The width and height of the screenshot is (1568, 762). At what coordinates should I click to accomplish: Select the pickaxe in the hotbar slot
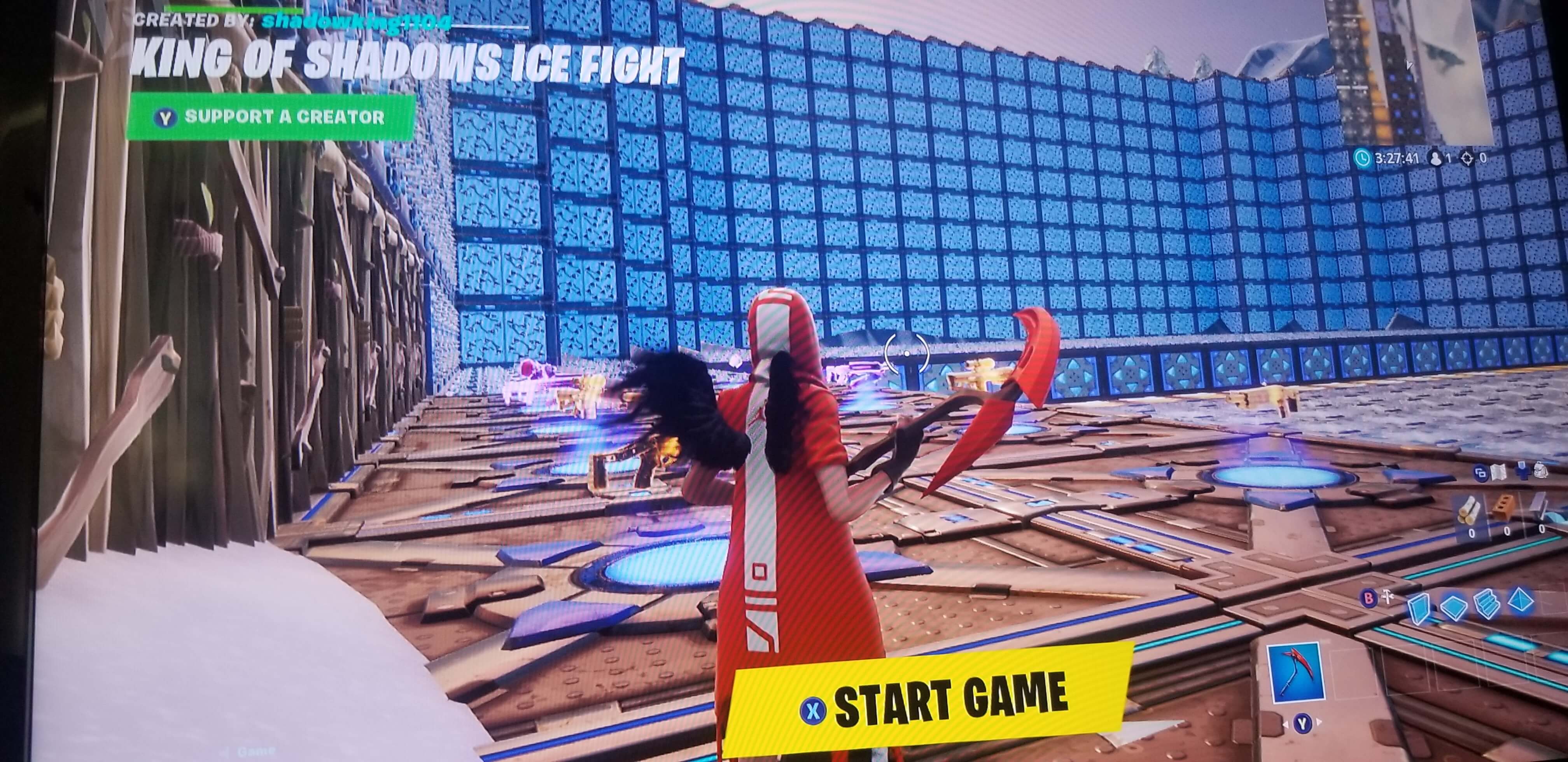point(1297,673)
